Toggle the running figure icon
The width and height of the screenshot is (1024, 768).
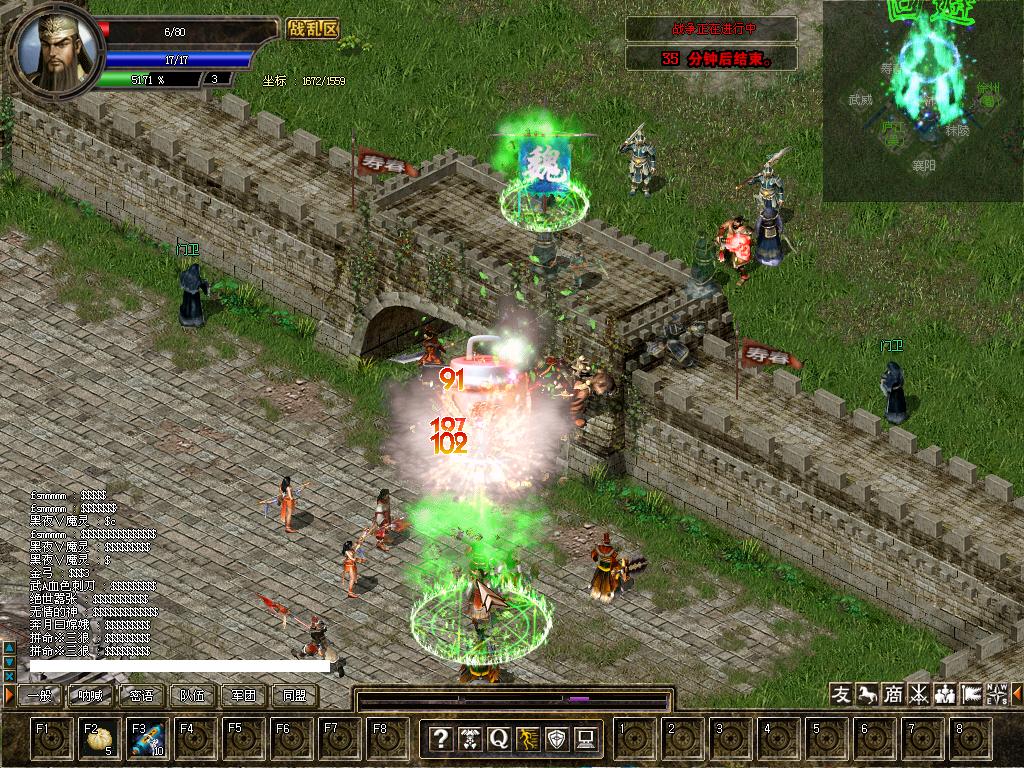tap(527, 739)
